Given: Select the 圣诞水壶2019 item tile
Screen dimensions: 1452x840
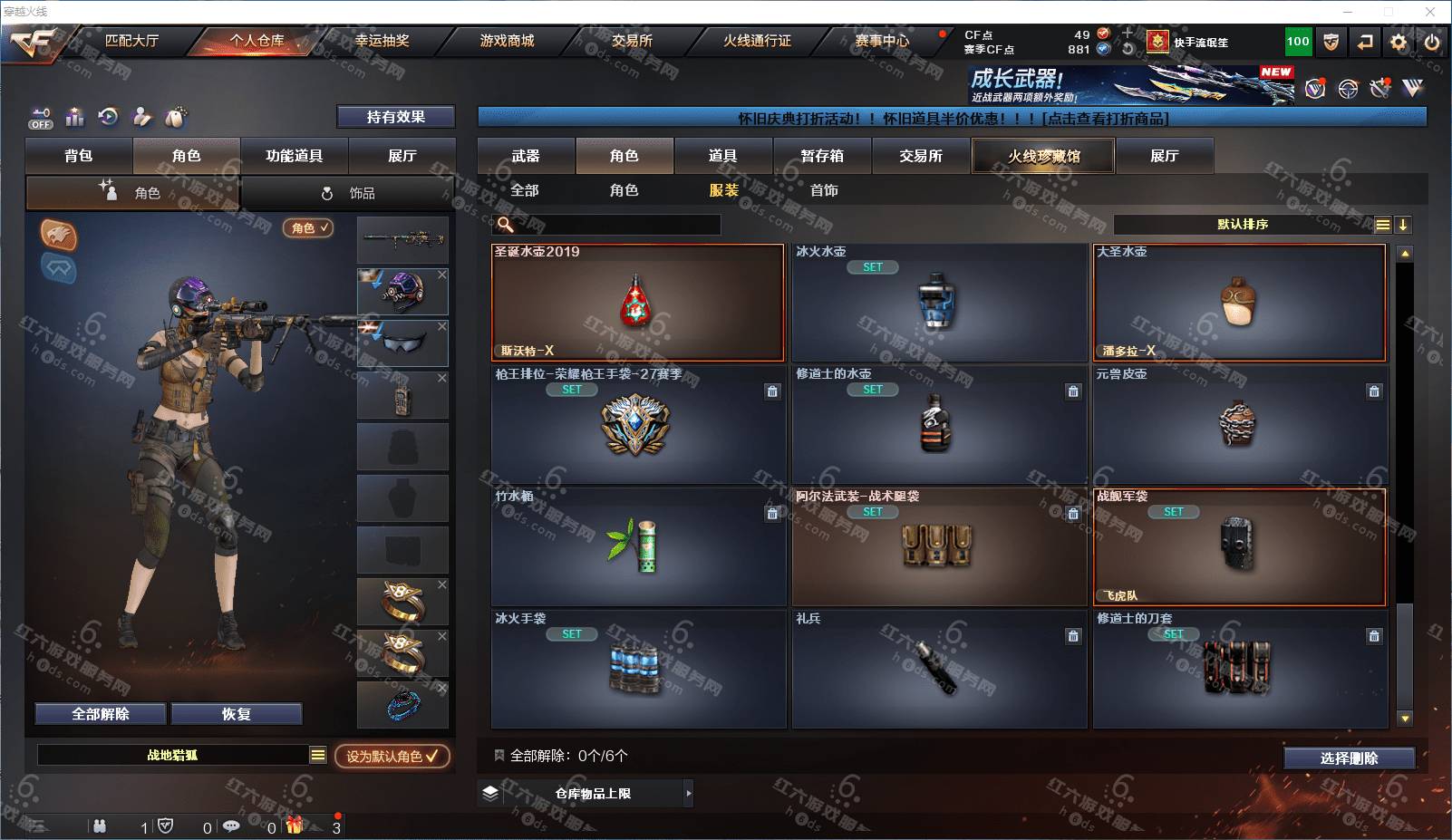Looking at the screenshot, I should coord(637,303).
